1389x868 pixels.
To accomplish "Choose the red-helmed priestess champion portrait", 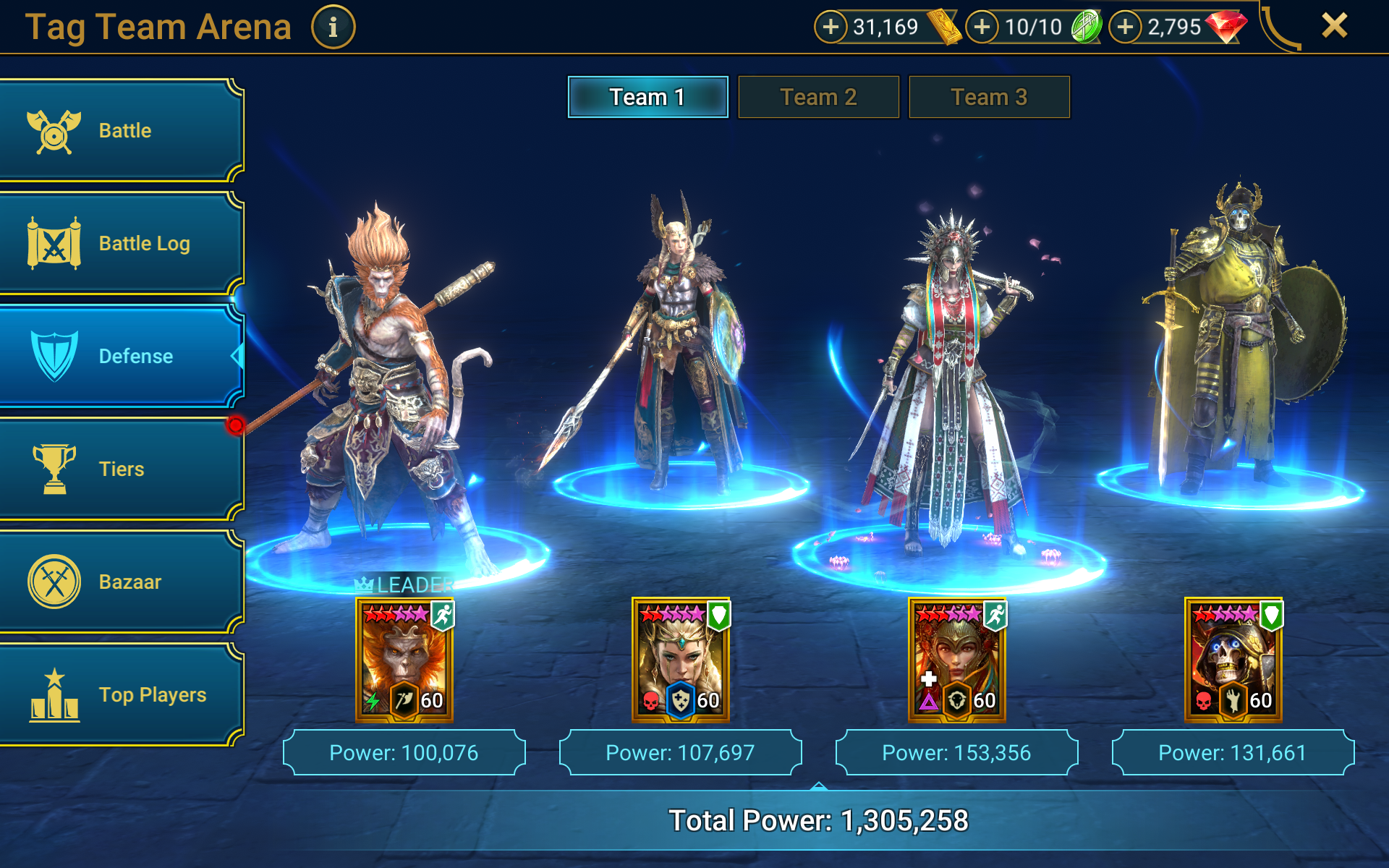I will pyautogui.click(x=956, y=660).
